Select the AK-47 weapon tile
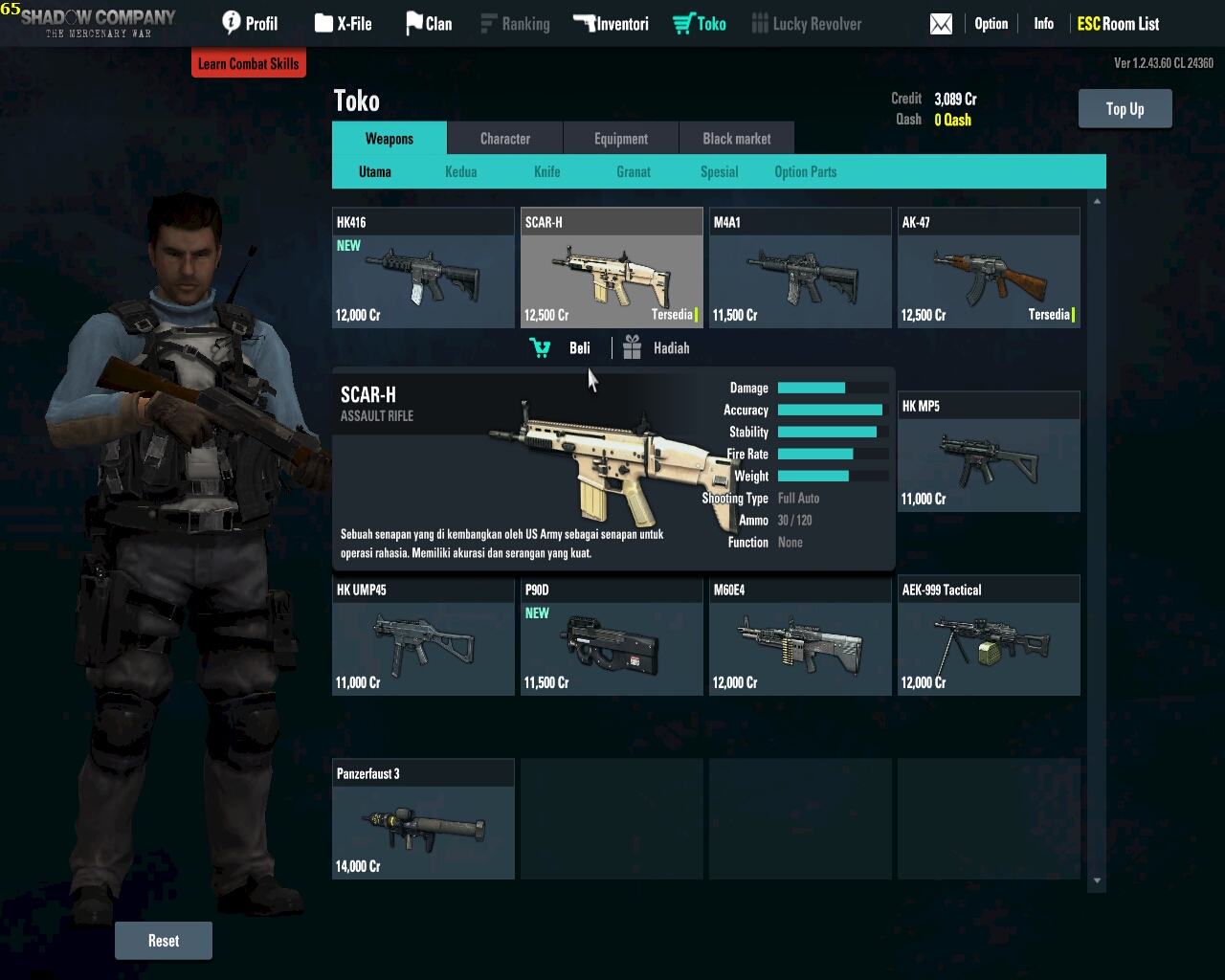1225x980 pixels. coord(989,269)
